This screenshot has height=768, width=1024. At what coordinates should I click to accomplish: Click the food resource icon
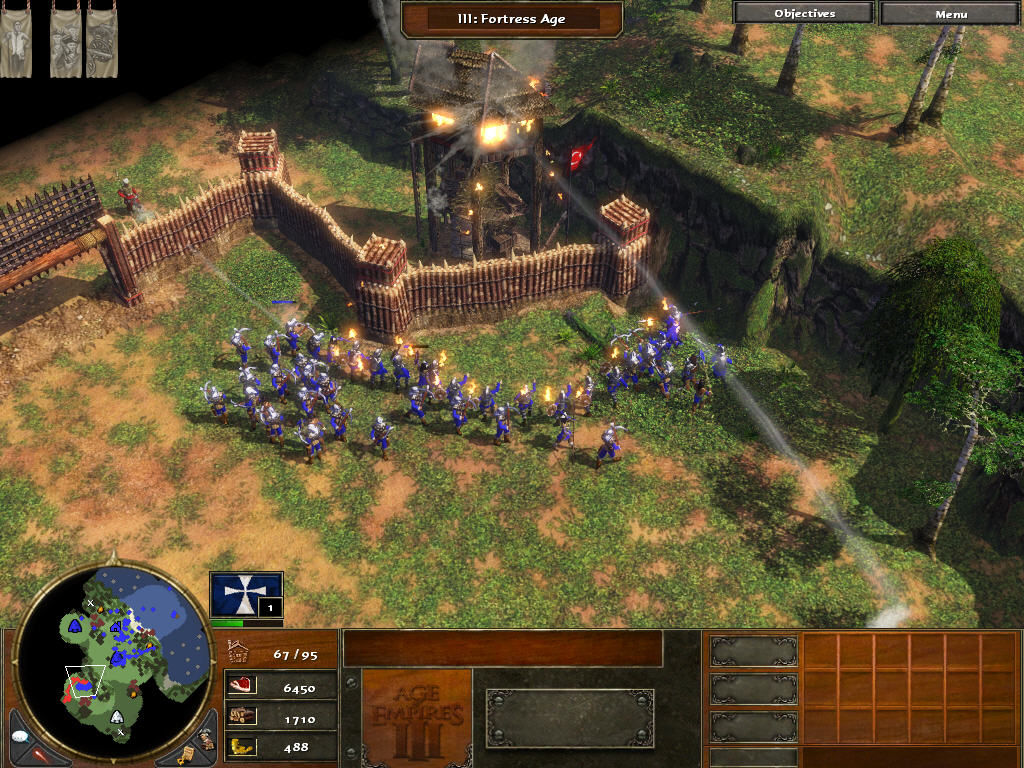tap(242, 686)
